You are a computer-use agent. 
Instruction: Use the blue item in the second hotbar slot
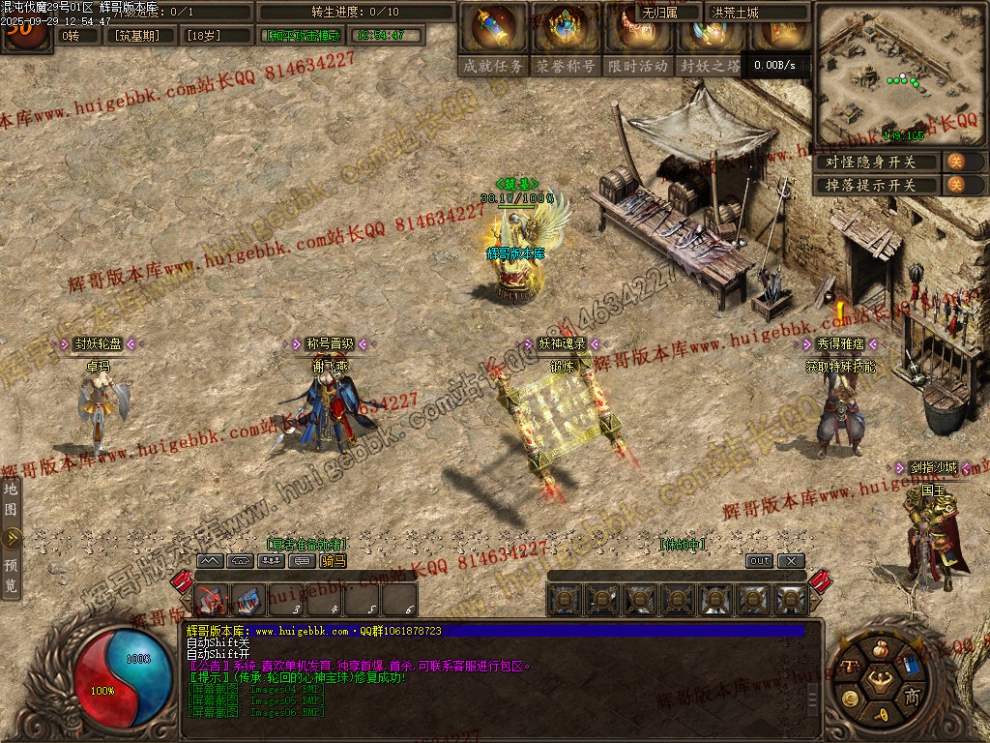[x=248, y=600]
